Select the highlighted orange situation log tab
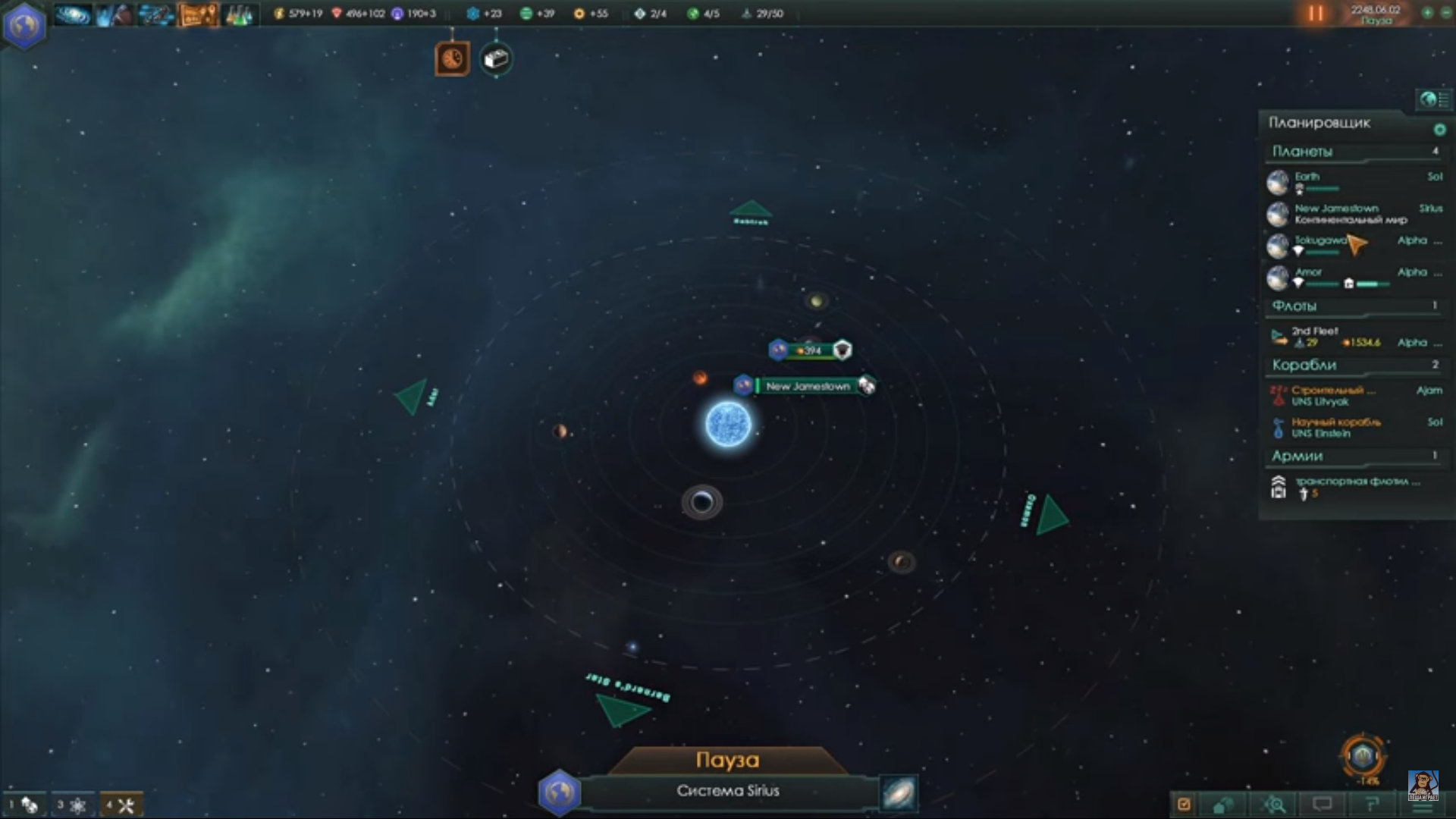 (197, 14)
